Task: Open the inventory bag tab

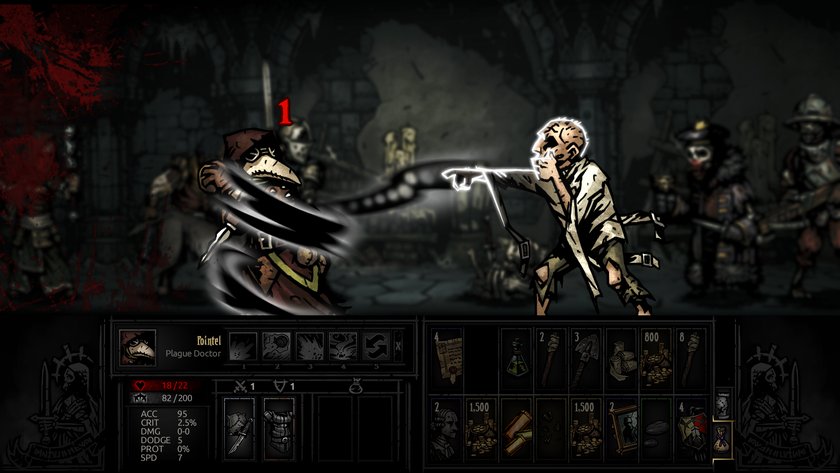Action: (x=722, y=437)
